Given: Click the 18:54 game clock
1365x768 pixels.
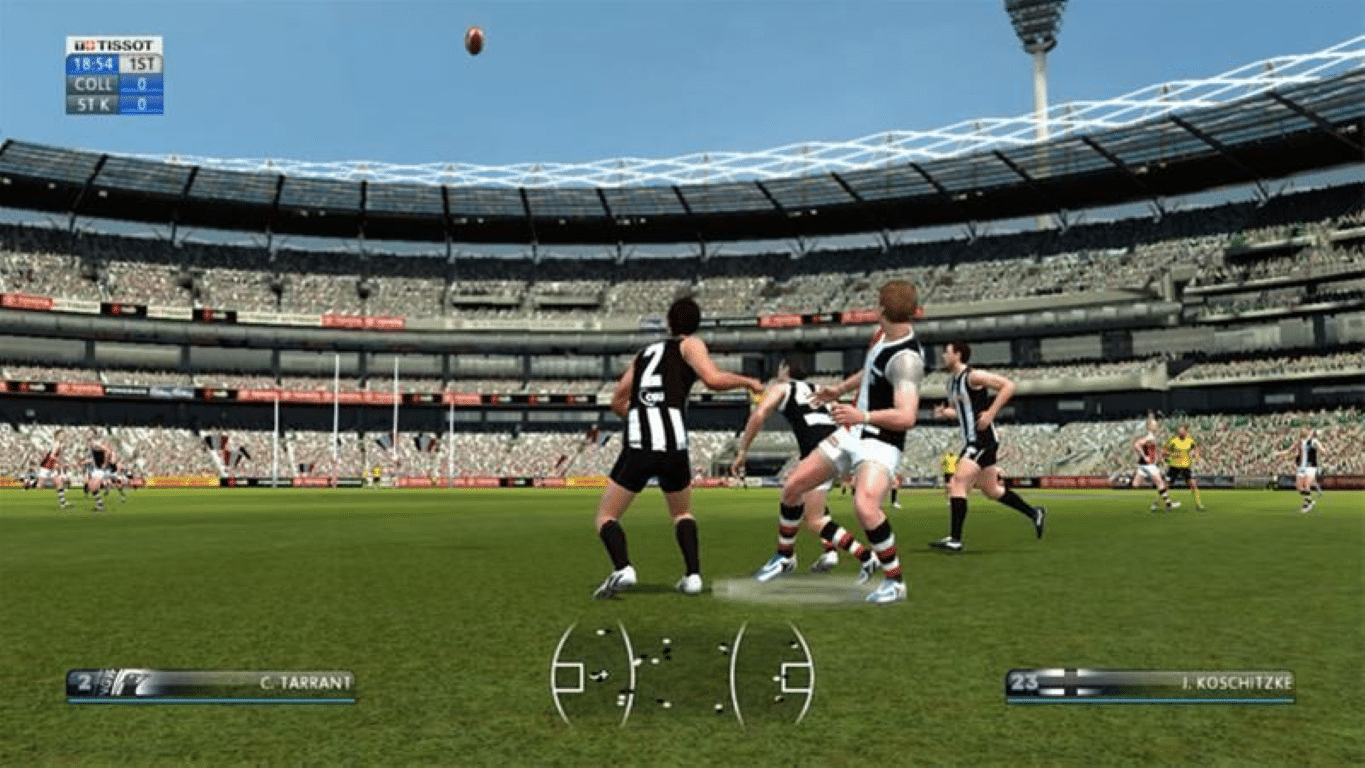Looking at the screenshot, I should pos(93,64).
